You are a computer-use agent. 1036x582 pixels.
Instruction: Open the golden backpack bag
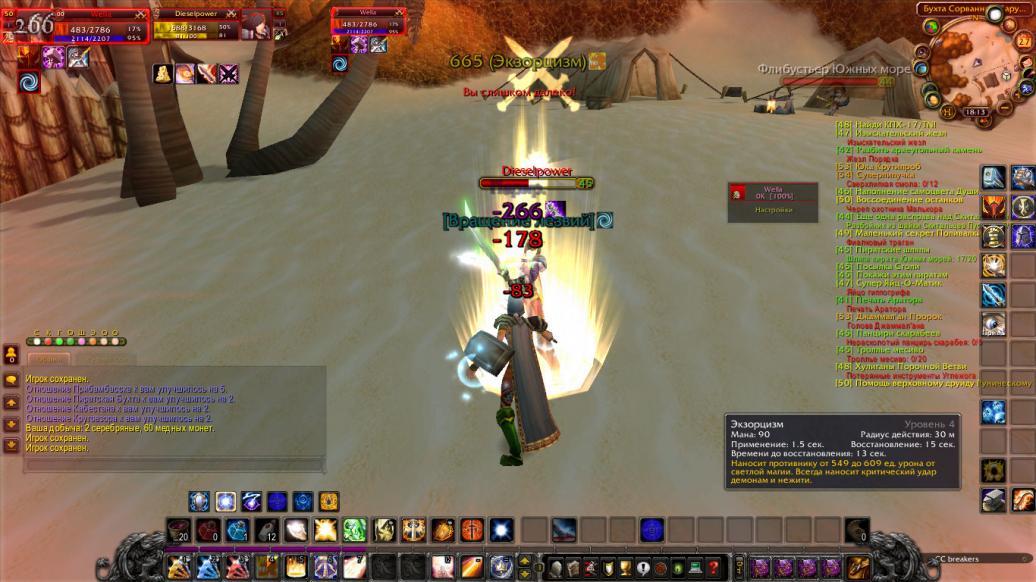[x=857, y=566]
